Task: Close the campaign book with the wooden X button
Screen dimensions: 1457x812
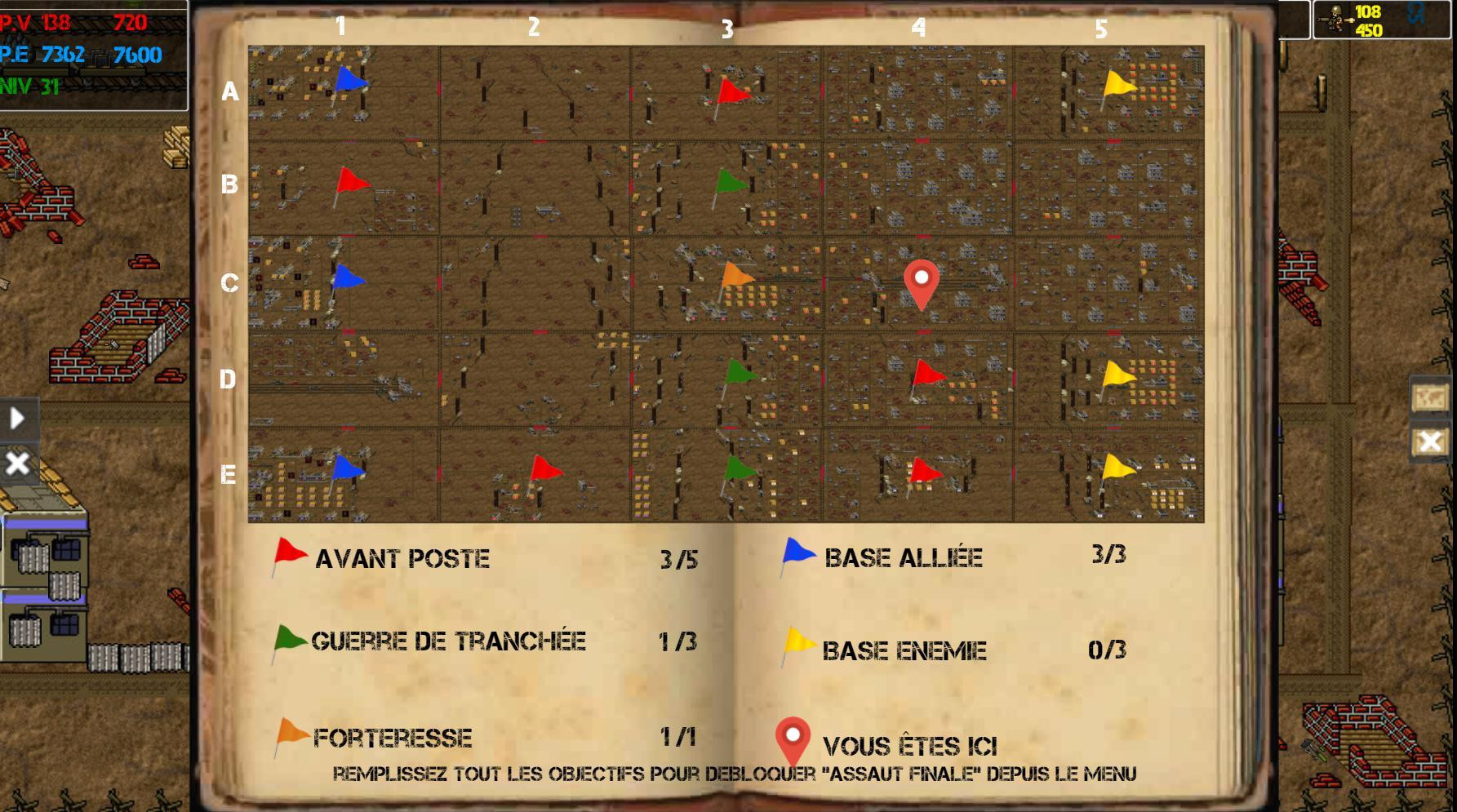Action: tap(1431, 441)
